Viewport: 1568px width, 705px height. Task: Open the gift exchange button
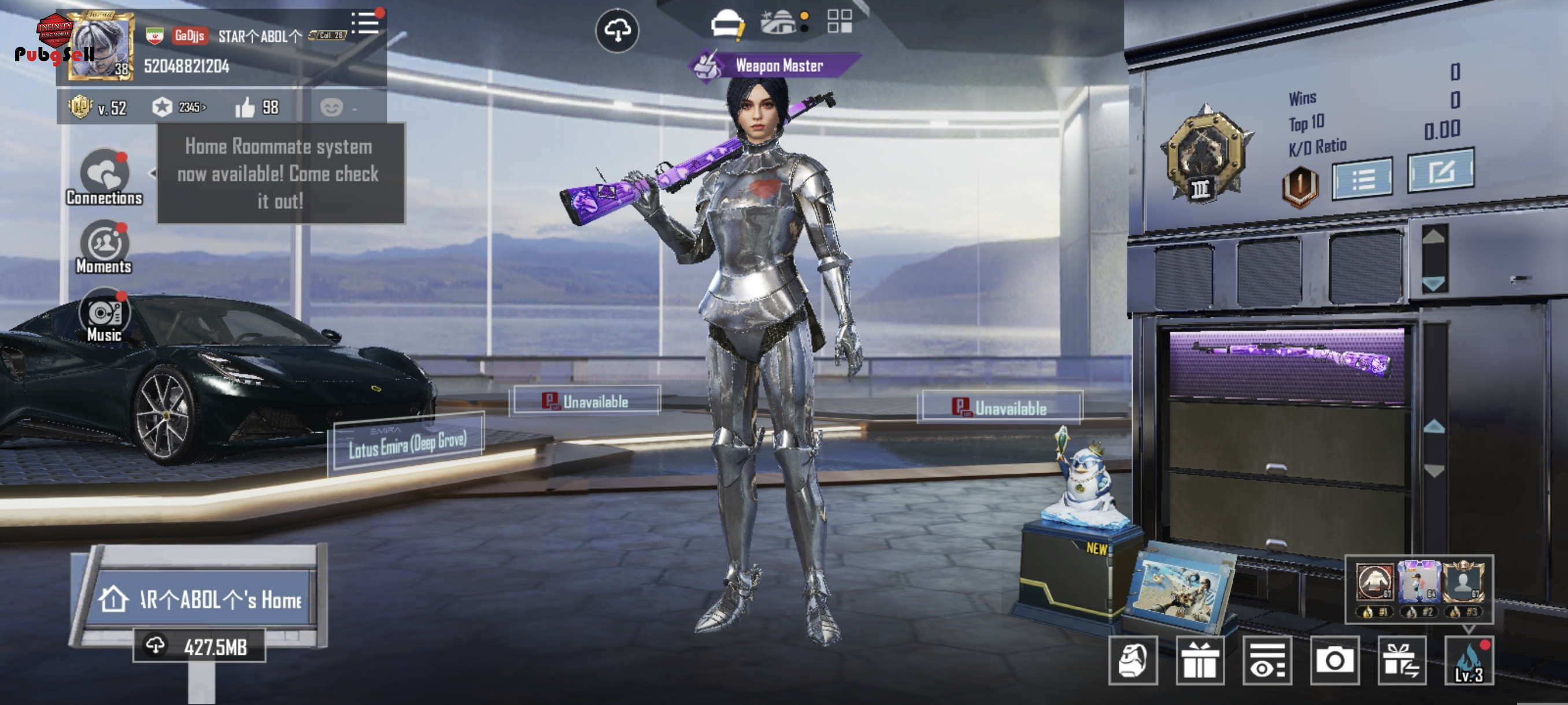tap(1401, 661)
